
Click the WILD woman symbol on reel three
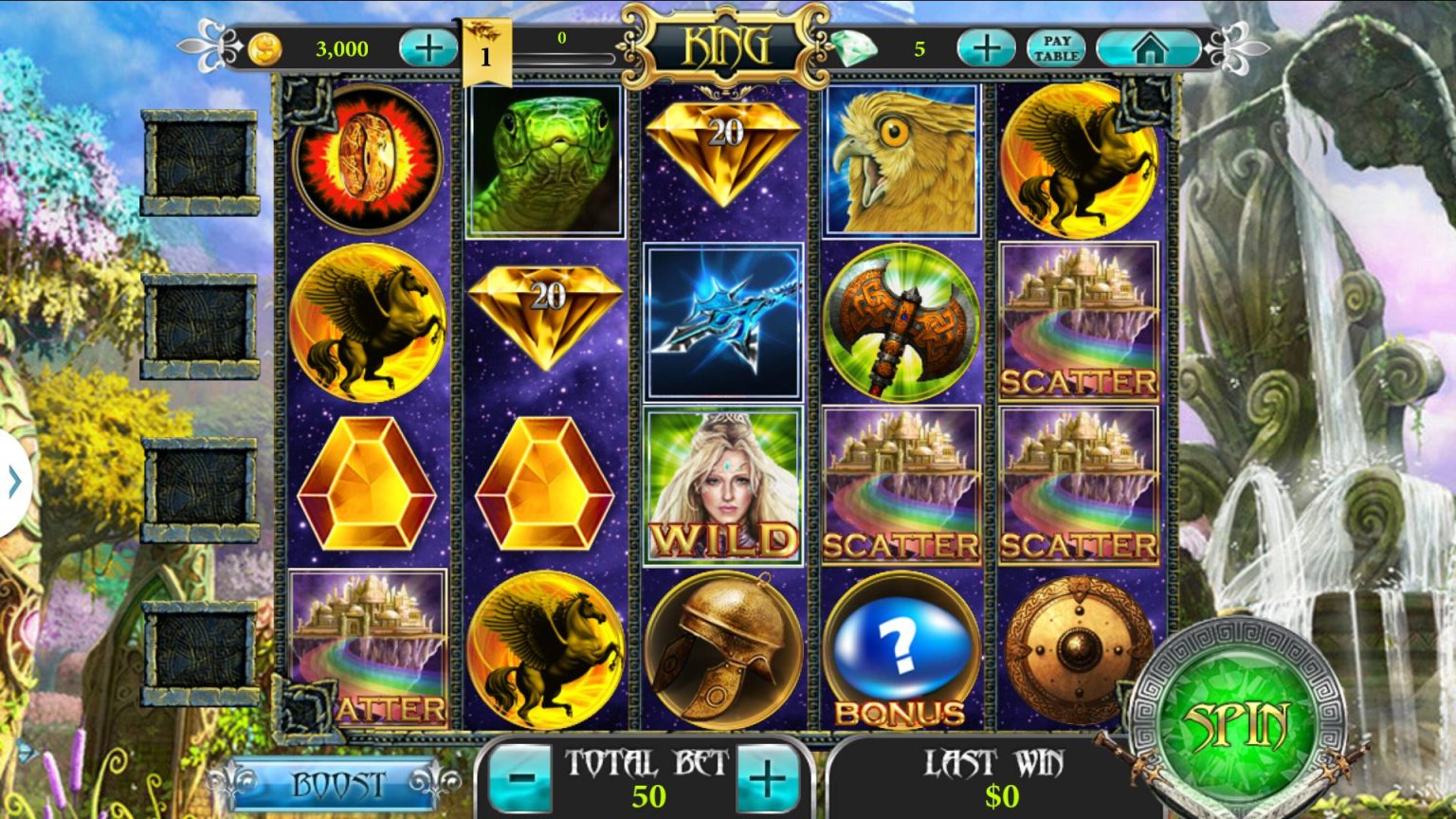[x=722, y=487]
